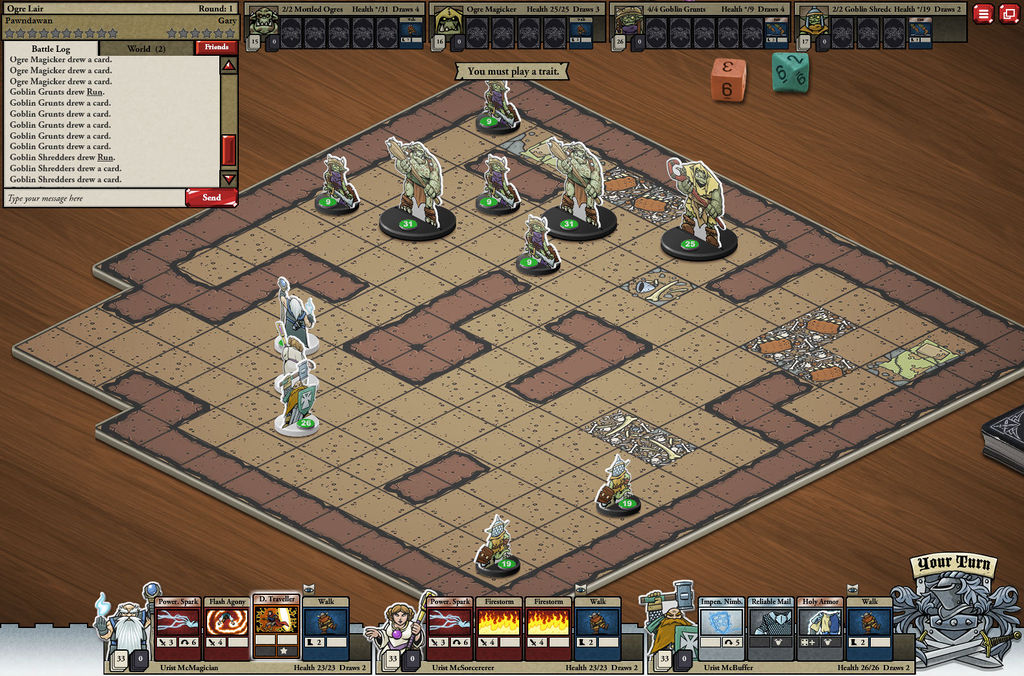Select the Flash Agony card
Screen dimensions: 1024x676
227,629
